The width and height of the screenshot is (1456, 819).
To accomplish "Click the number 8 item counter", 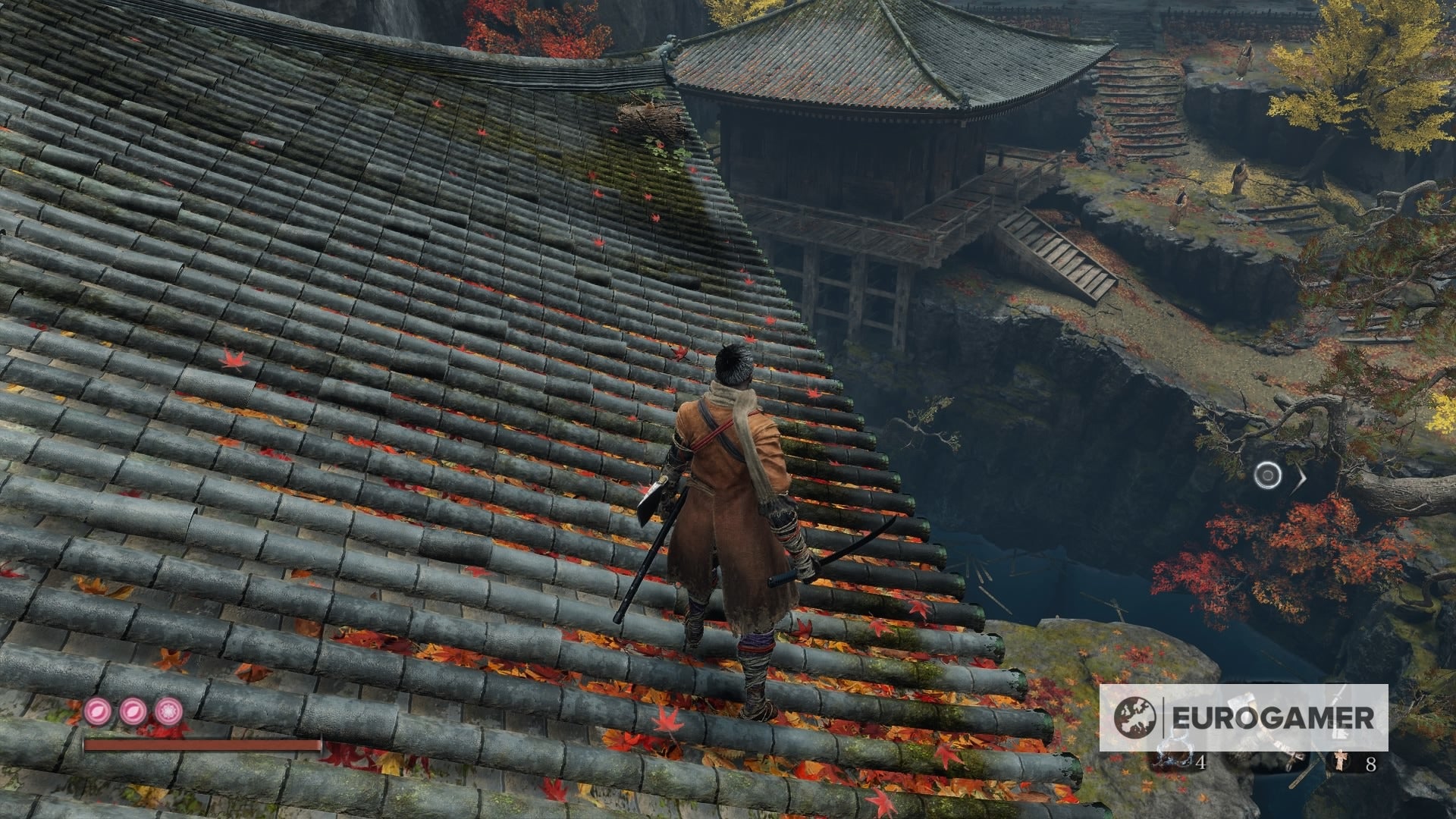I will [1372, 764].
